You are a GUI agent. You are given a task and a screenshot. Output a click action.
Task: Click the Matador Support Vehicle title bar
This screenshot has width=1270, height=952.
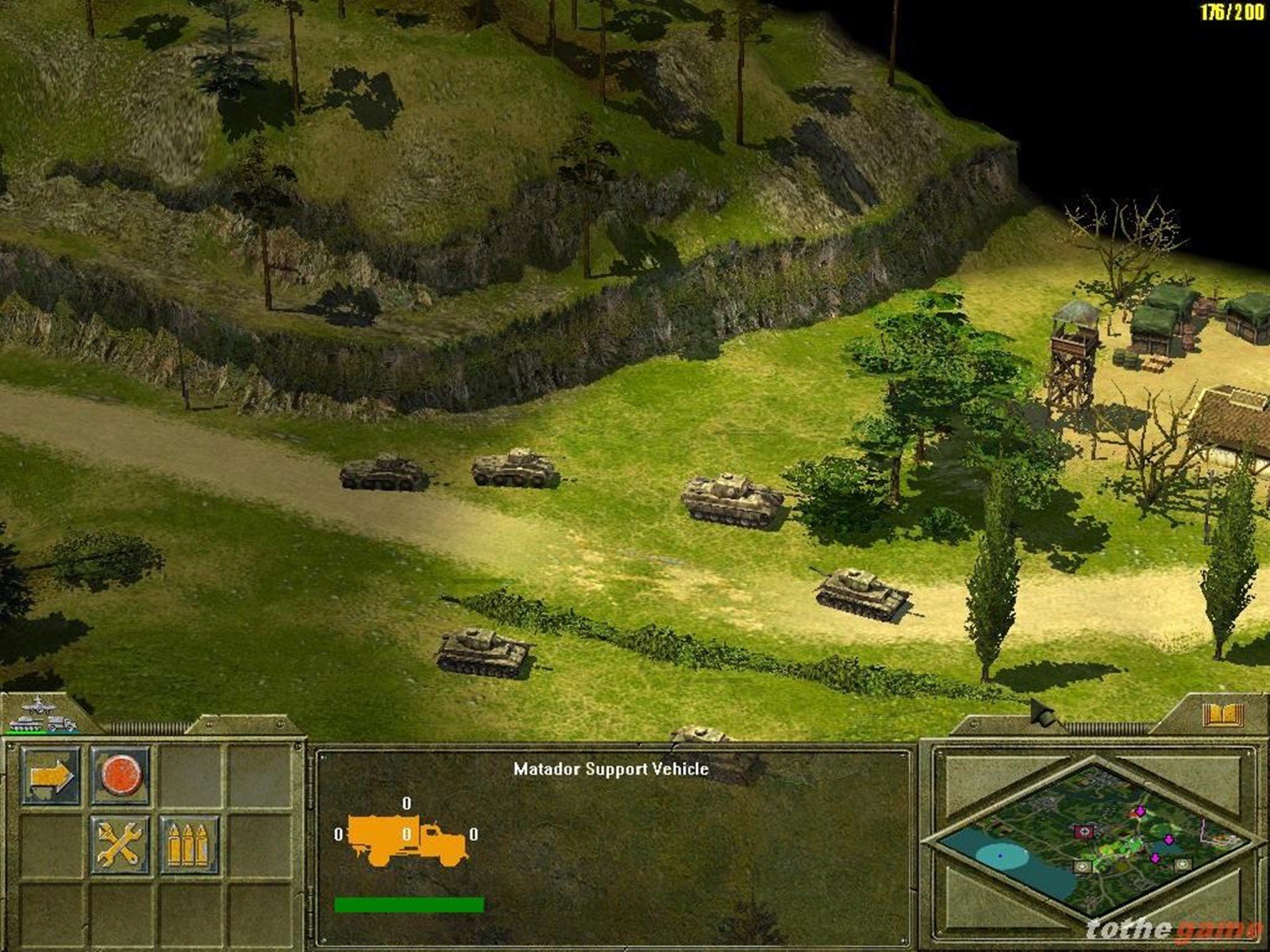pos(611,768)
